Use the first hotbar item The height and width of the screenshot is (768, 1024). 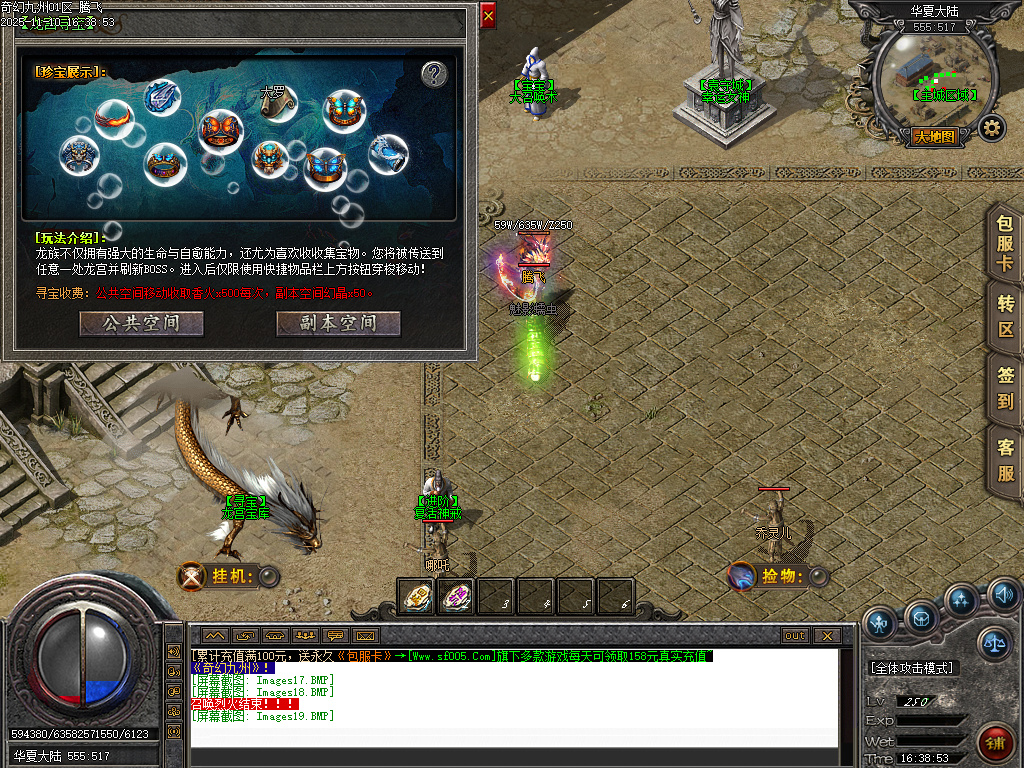coord(416,596)
